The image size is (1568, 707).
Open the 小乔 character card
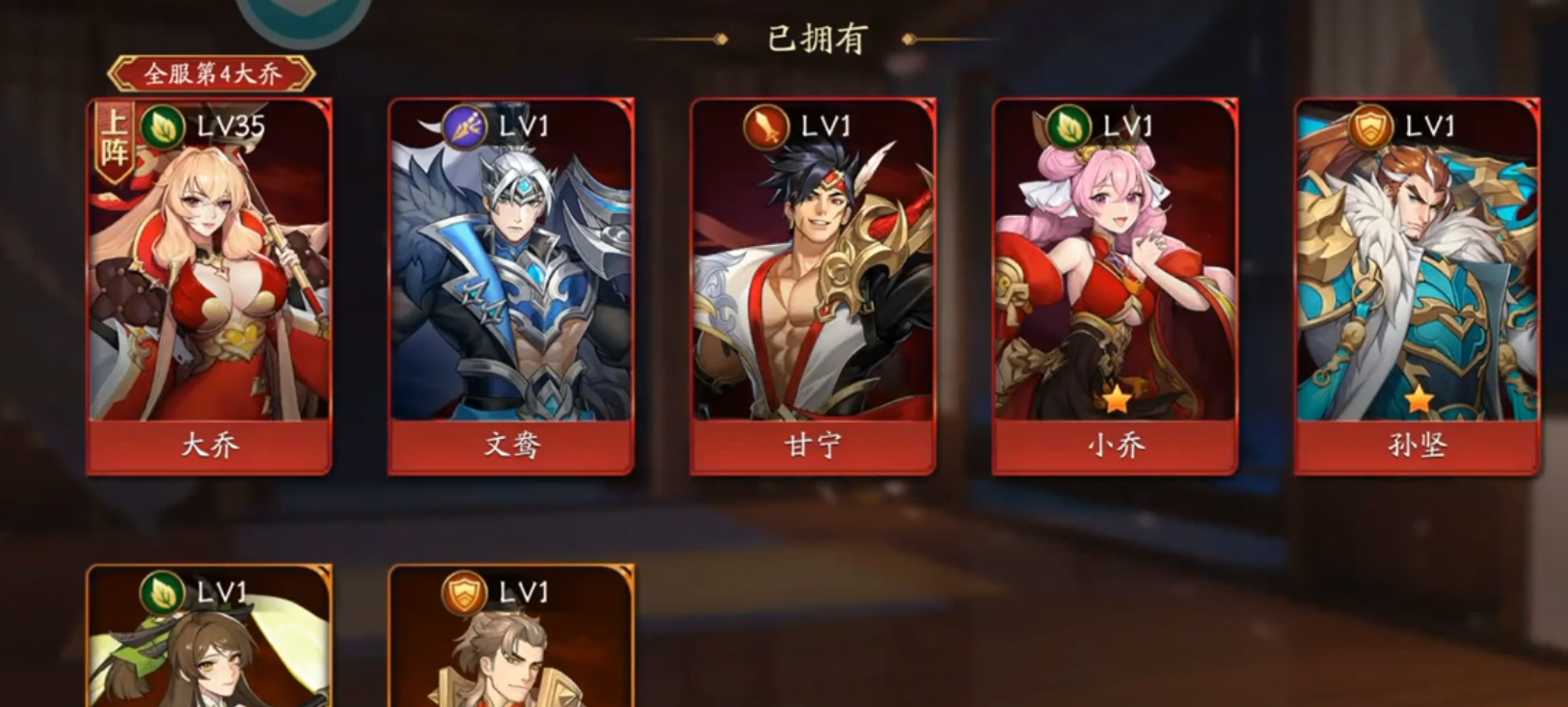1115,280
